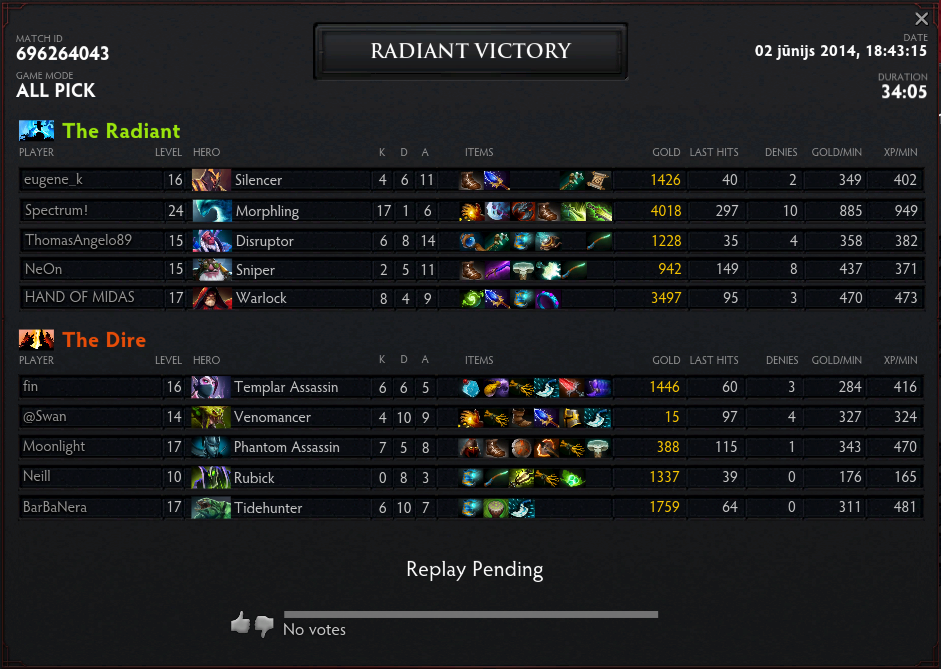Click player name Spectrum!
Image resolution: width=941 pixels, height=669 pixels.
[56, 210]
